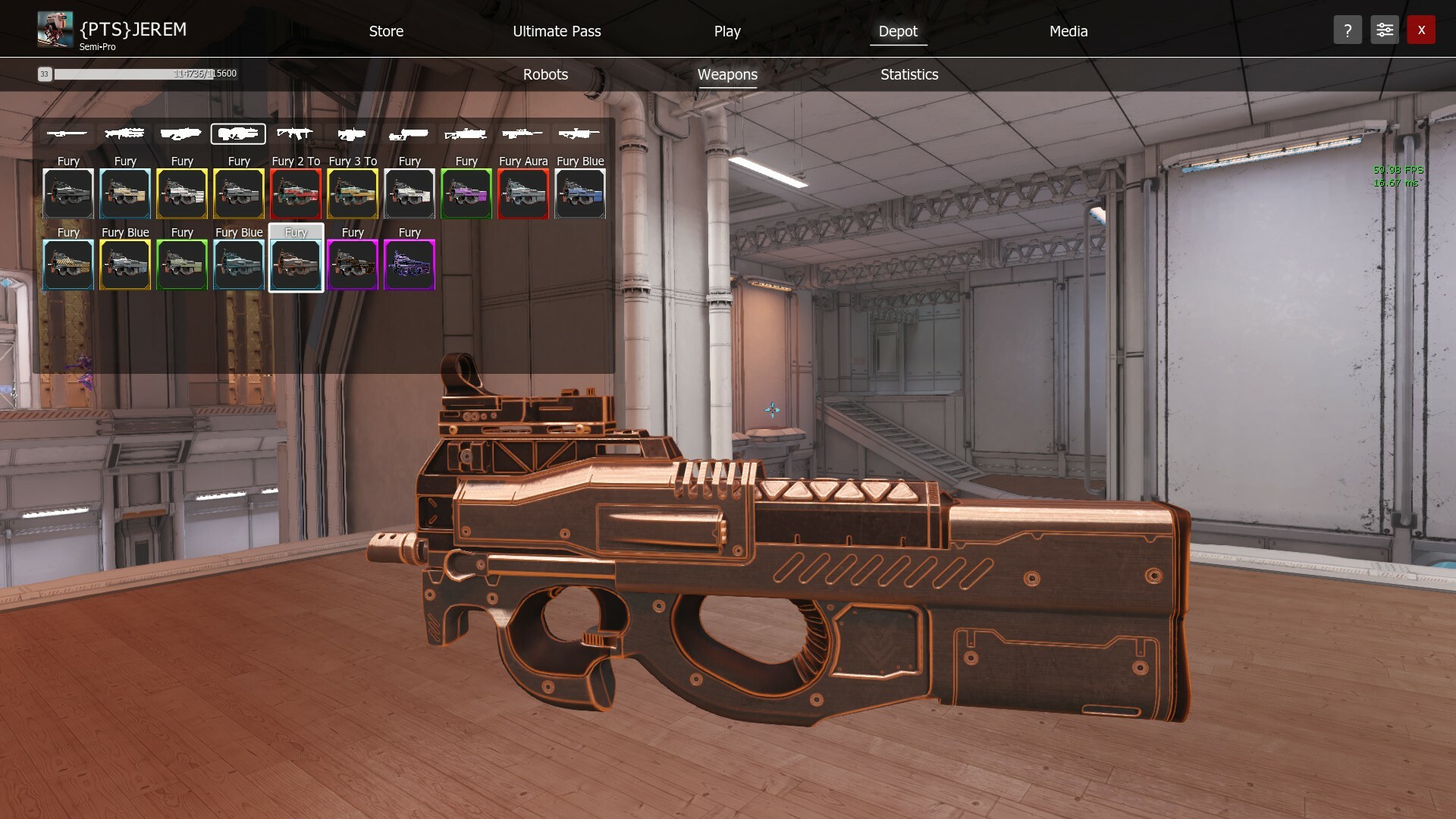
Task: Navigate to the Media section
Action: click(x=1068, y=31)
